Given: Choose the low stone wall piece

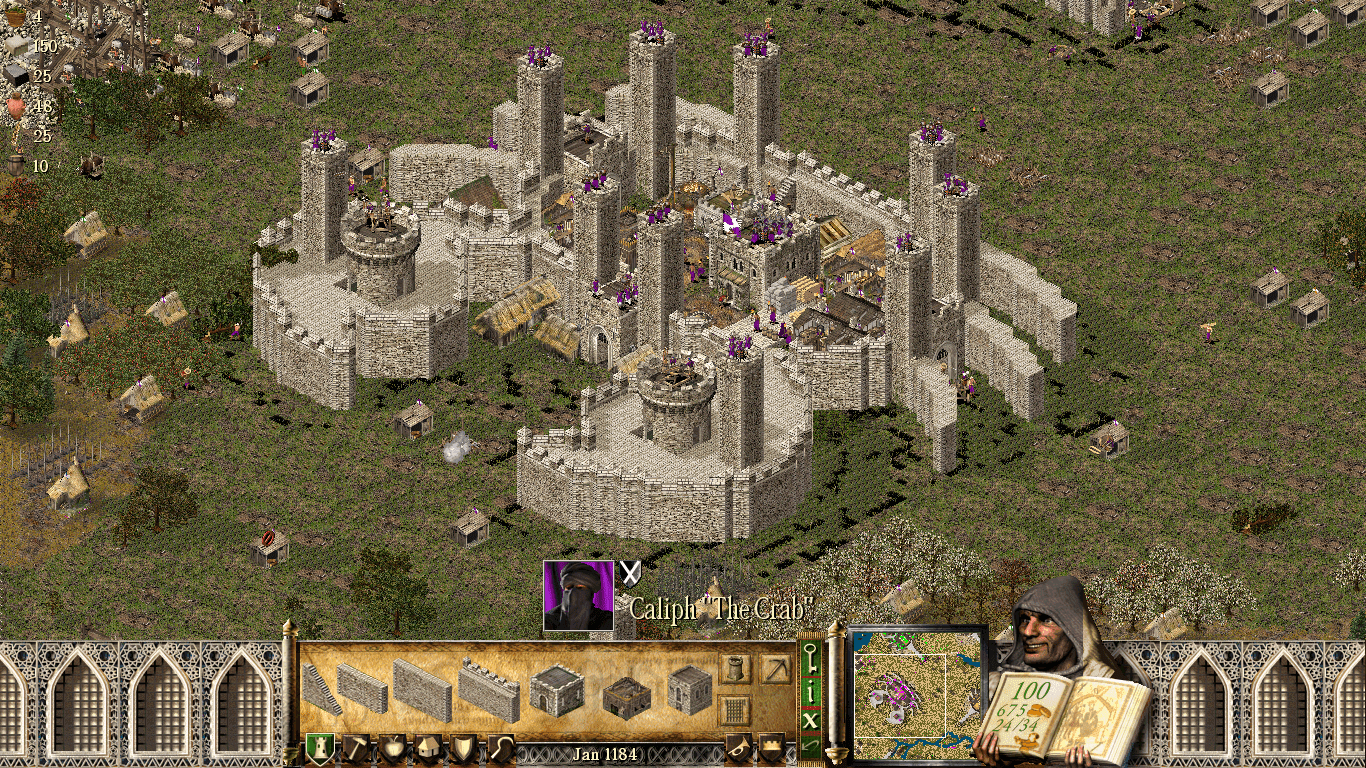Looking at the screenshot, I should pos(362,688).
